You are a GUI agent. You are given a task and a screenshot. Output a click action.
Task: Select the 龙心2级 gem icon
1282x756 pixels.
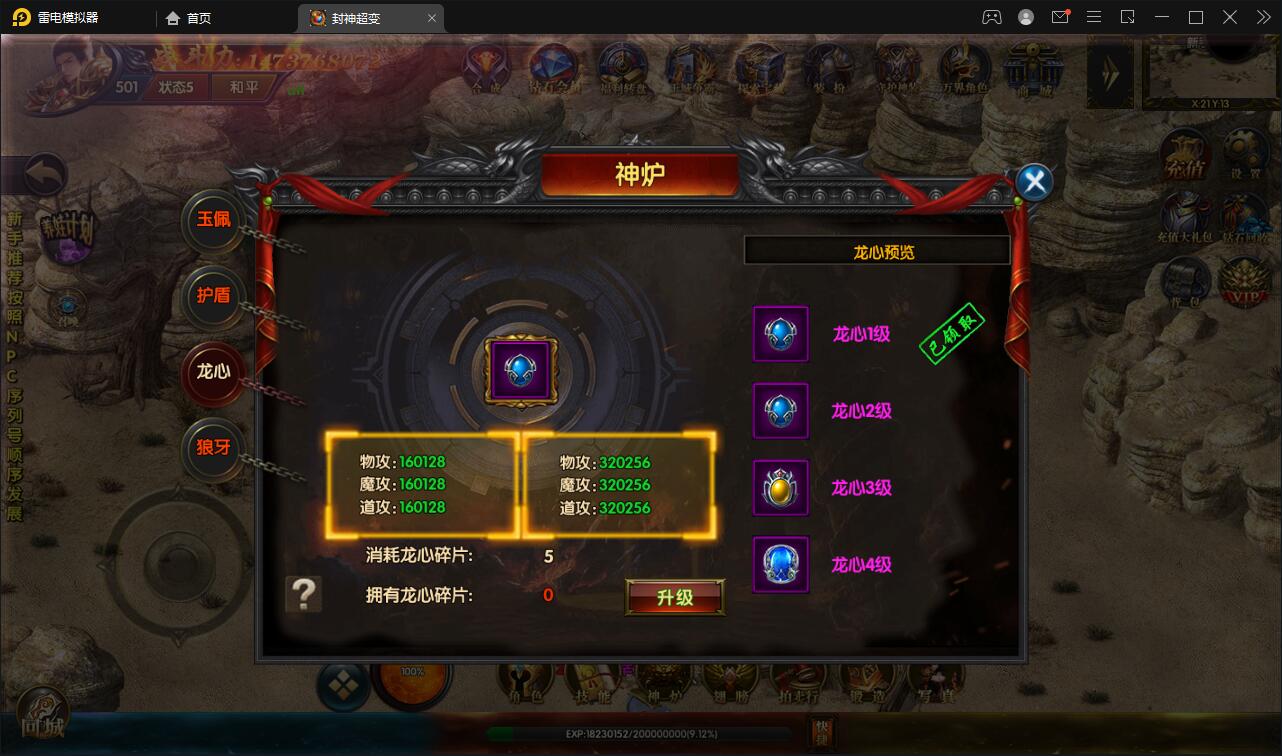(780, 411)
